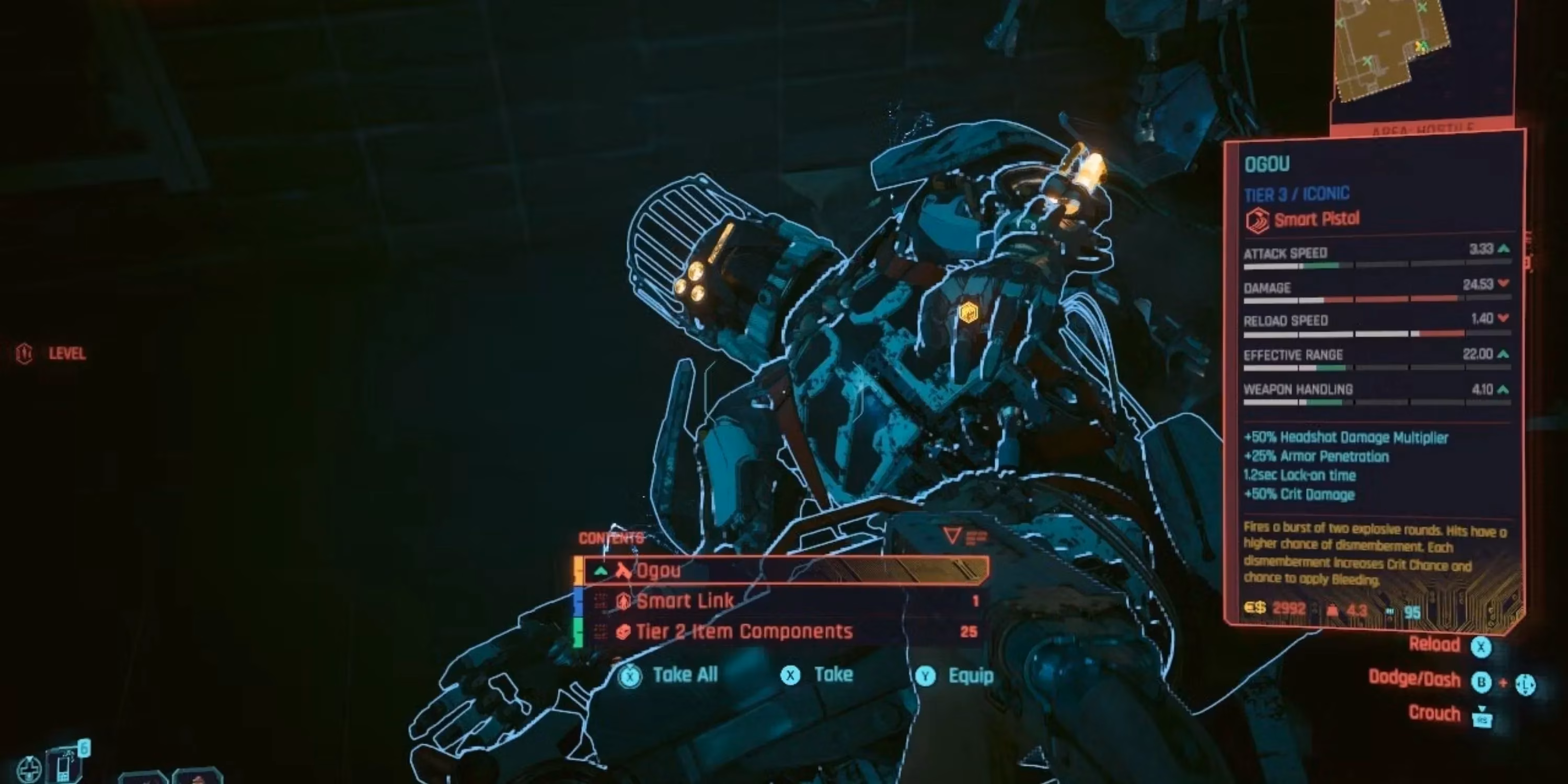
Task: Click the ammo counter icon showing 95
Action: click(1390, 611)
